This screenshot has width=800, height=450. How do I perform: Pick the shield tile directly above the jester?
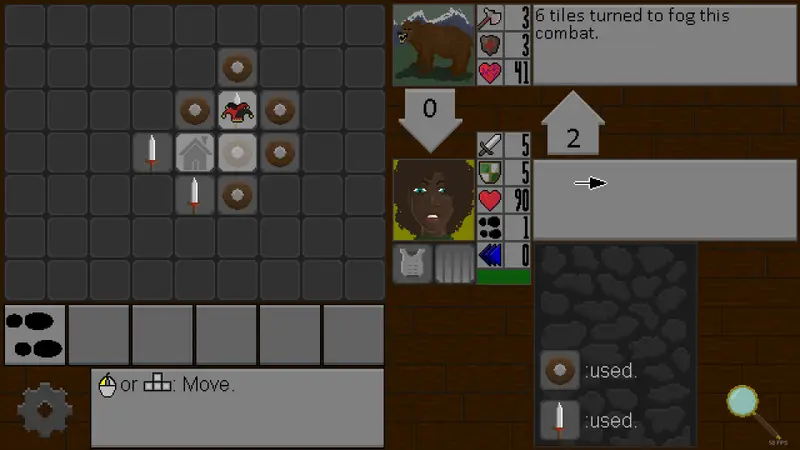[238, 68]
